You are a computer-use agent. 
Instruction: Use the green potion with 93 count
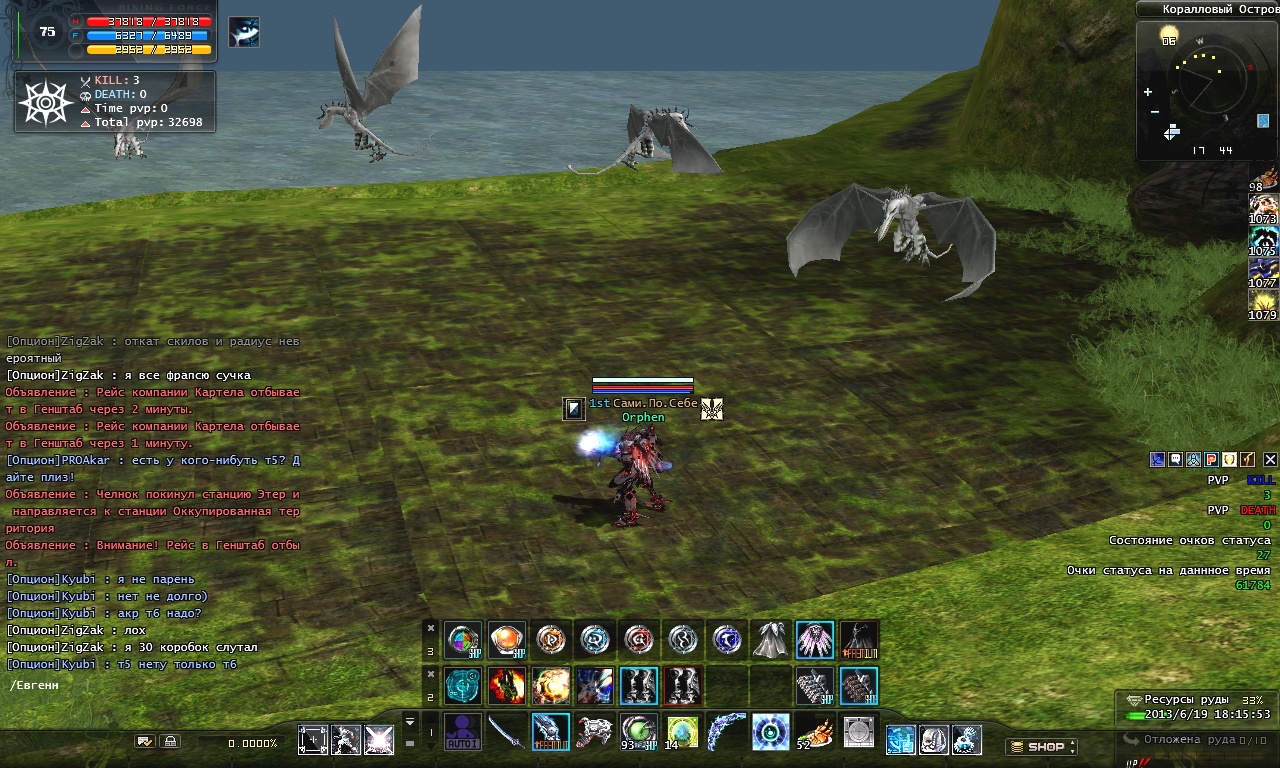click(x=638, y=732)
